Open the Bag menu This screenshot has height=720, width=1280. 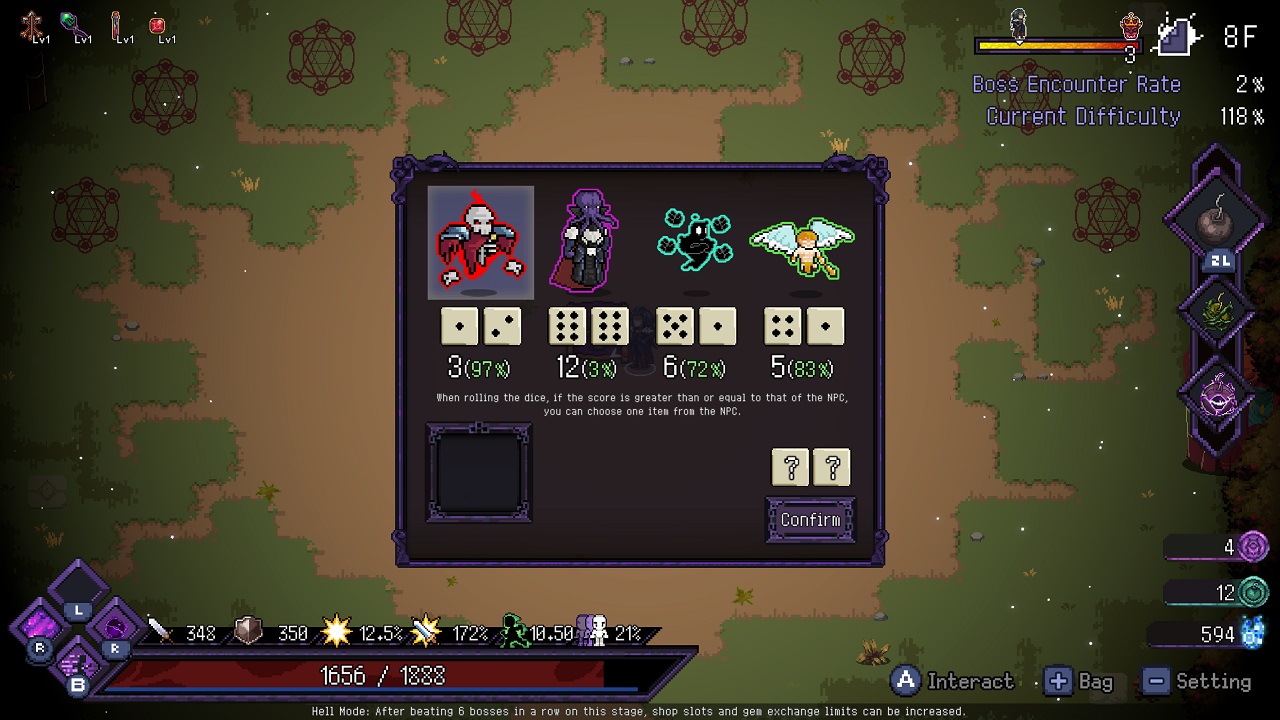tap(1079, 681)
